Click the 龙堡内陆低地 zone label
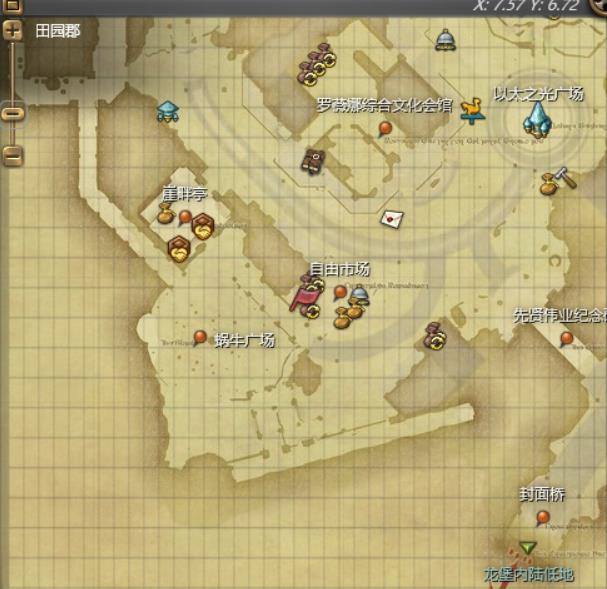The width and height of the screenshot is (607, 589). [x=528, y=574]
